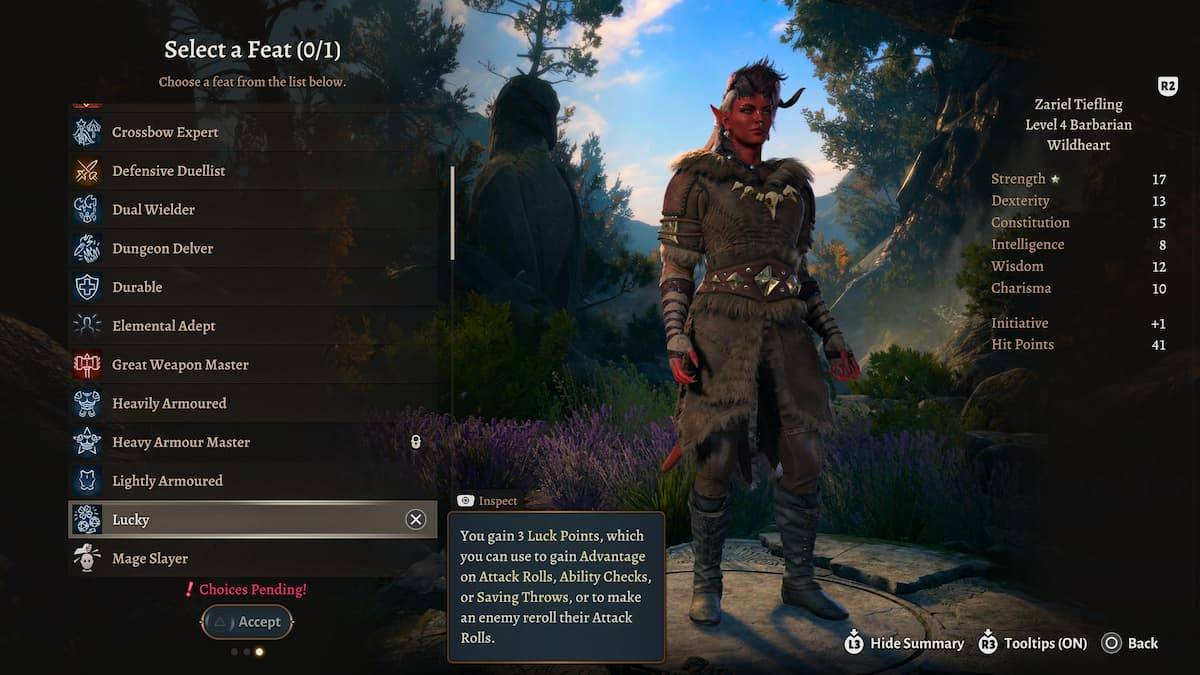Click the feat list scrollbar
The height and width of the screenshot is (675, 1200).
click(x=453, y=213)
